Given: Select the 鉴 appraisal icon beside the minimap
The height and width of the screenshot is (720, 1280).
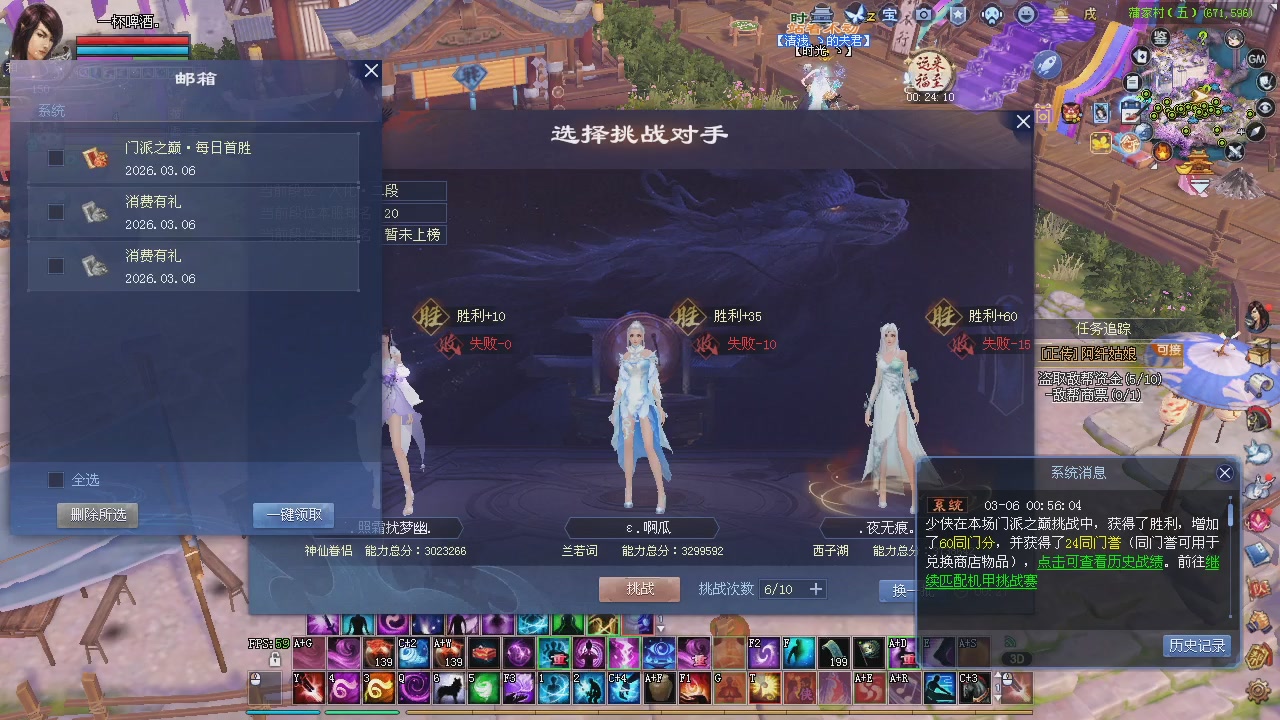Looking at the screenshot, I should 1159,38.
